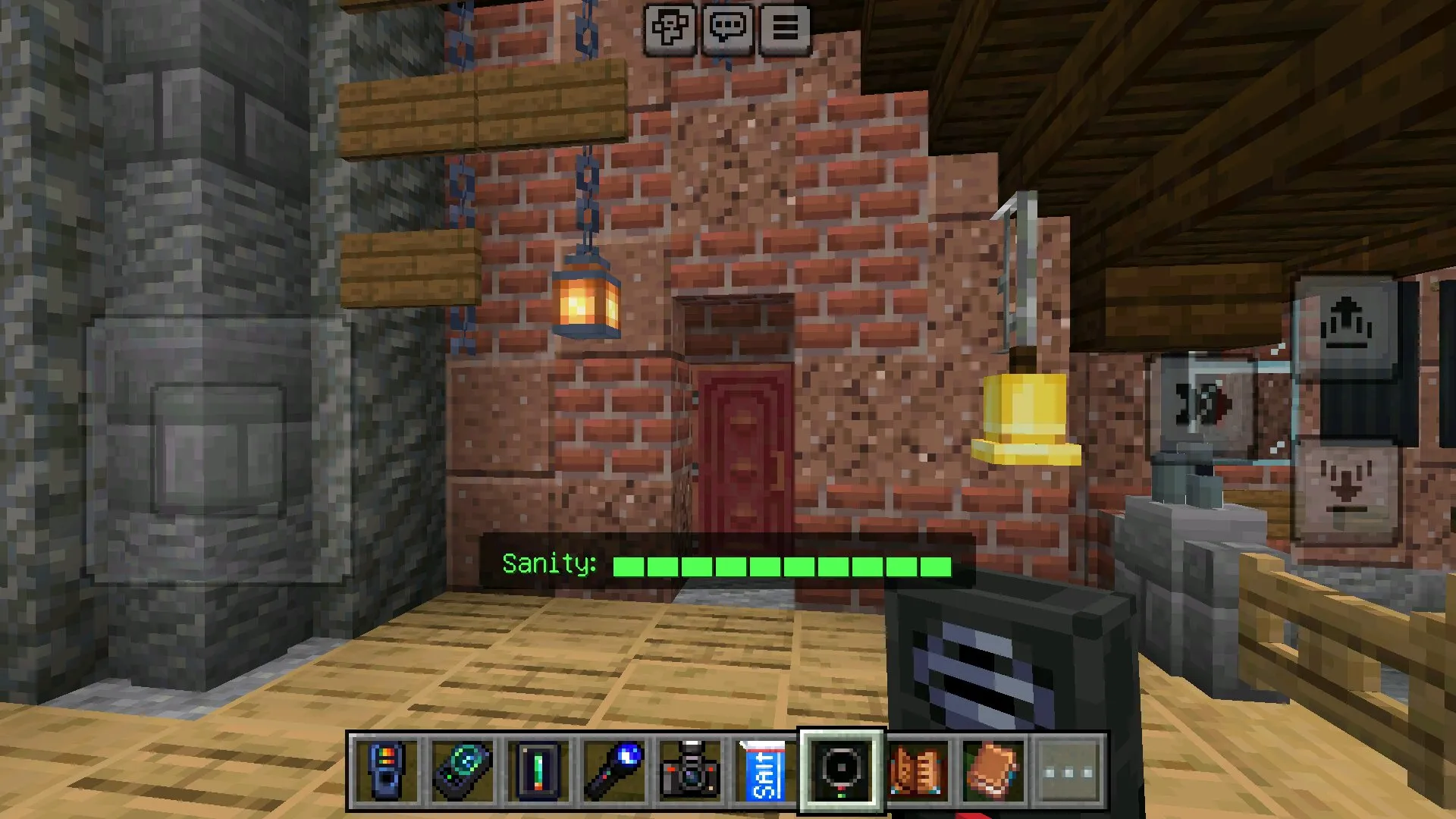Open the emote menu button

(670, 29)
